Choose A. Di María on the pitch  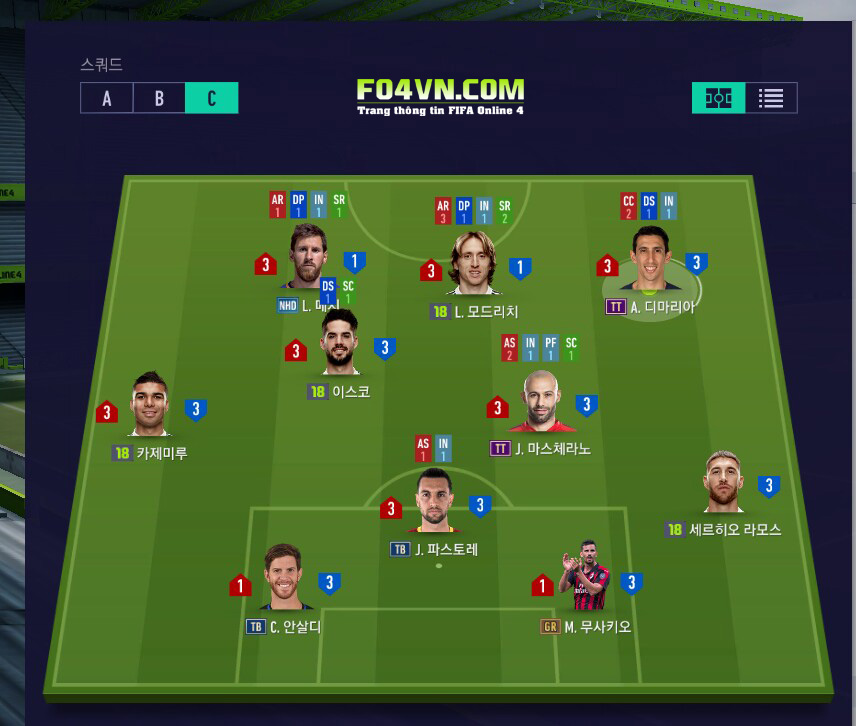tap(654, 262)
